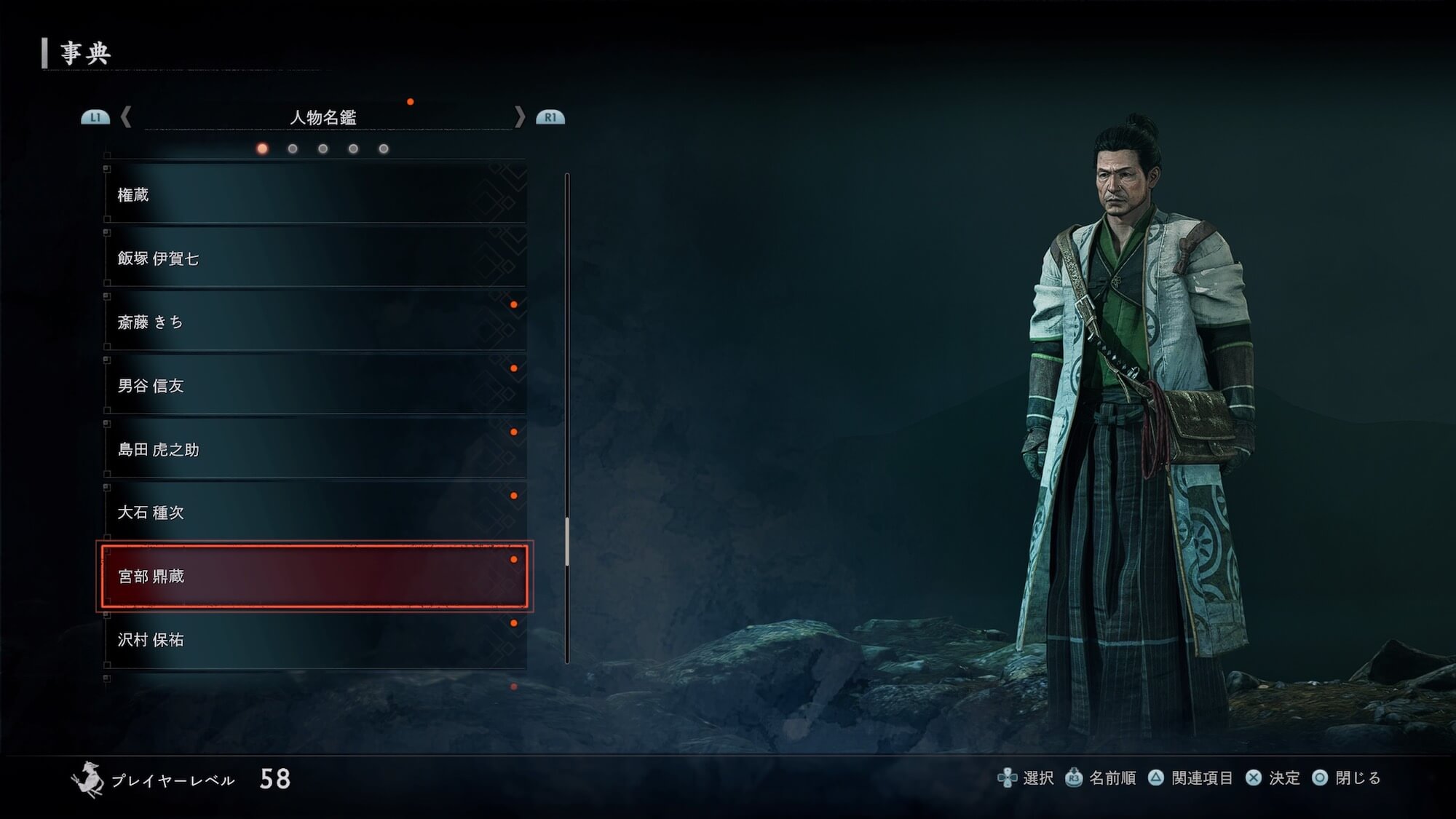Select 男谷 信友 from the character list
Image resolution: width=1456 pixels, height=819 pixels.
click(x=314, y=386)
